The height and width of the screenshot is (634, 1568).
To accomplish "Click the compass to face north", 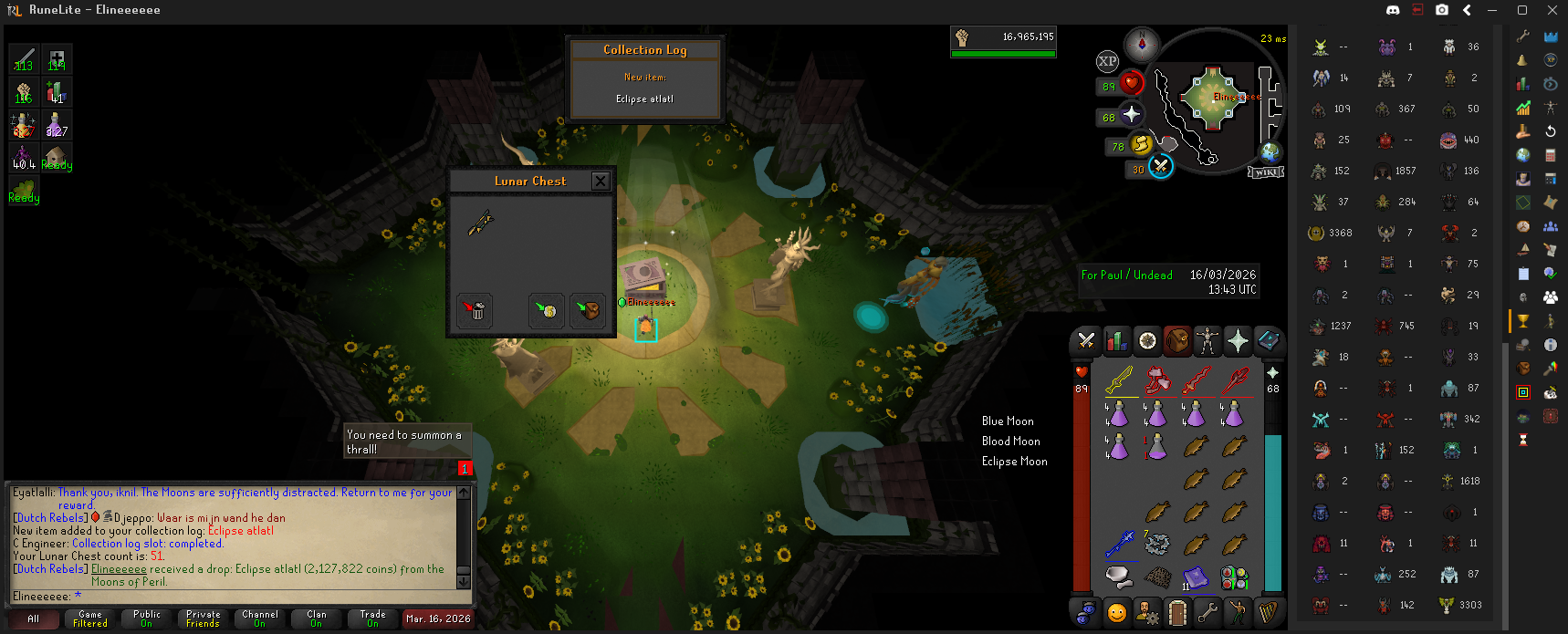I will pos(1142,43).
